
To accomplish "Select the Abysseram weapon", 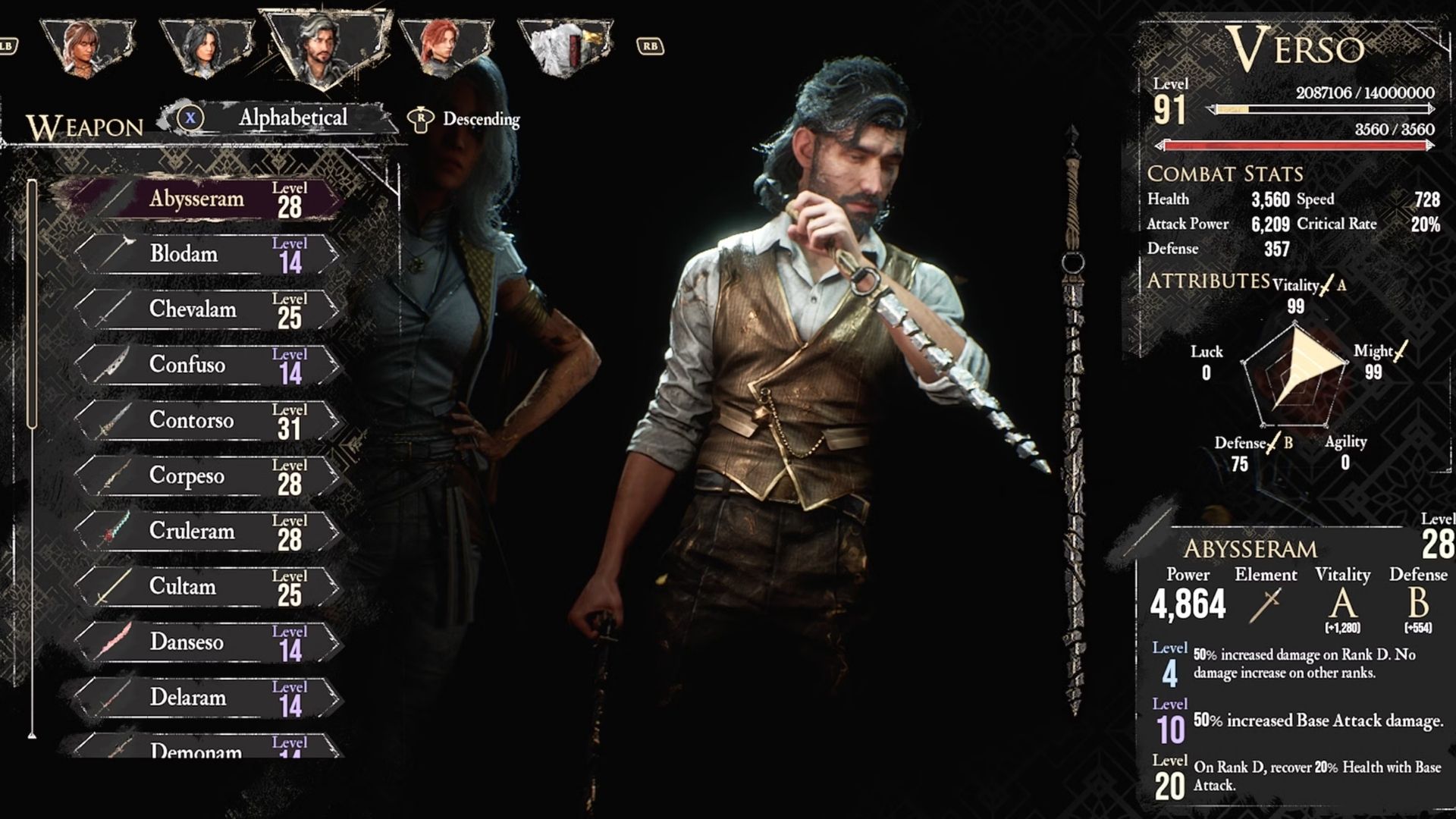I will pyautogui.click(x=205, y=199).
